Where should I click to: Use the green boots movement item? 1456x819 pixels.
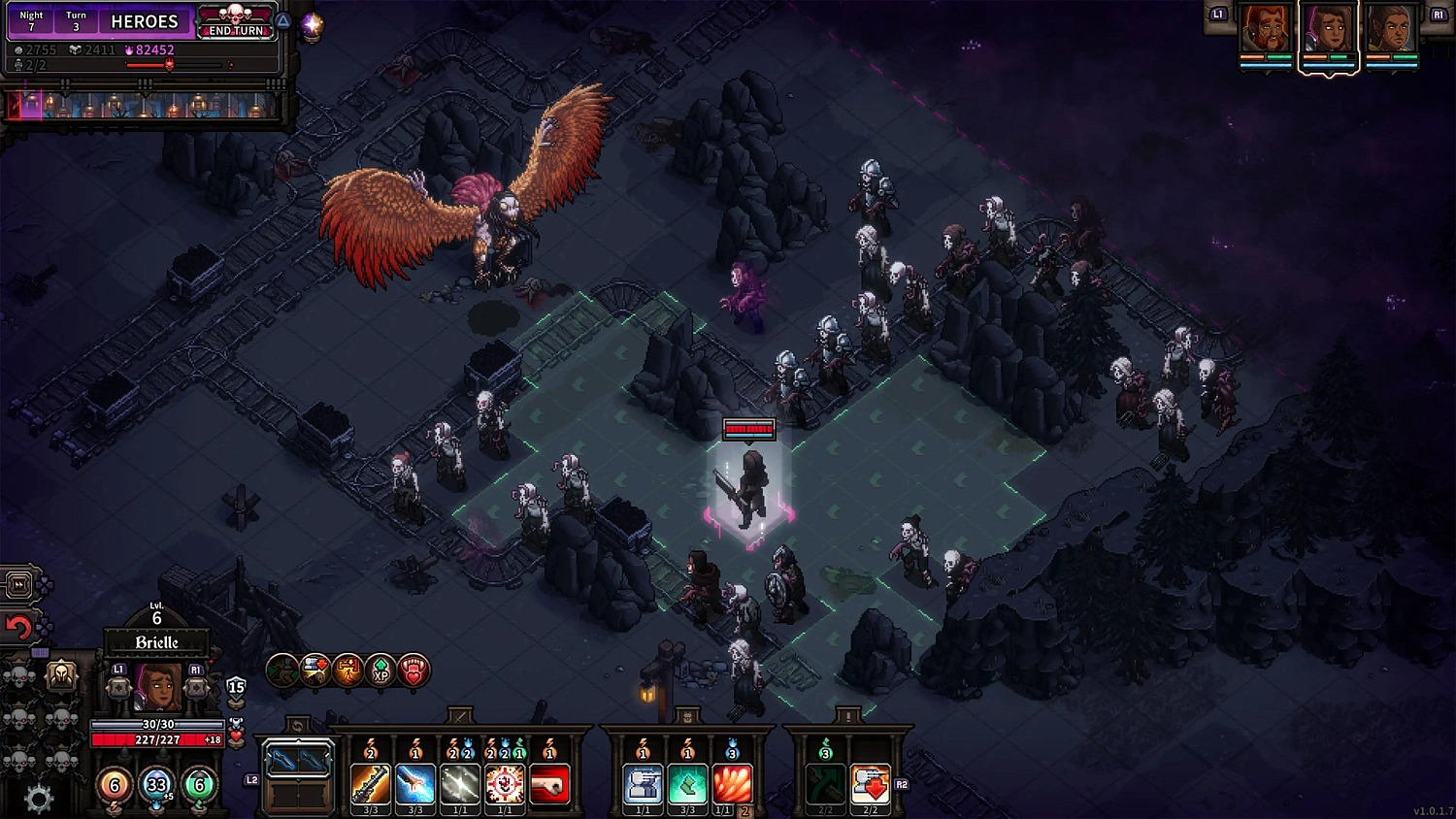pyautogui.click(x=688, y=783)
